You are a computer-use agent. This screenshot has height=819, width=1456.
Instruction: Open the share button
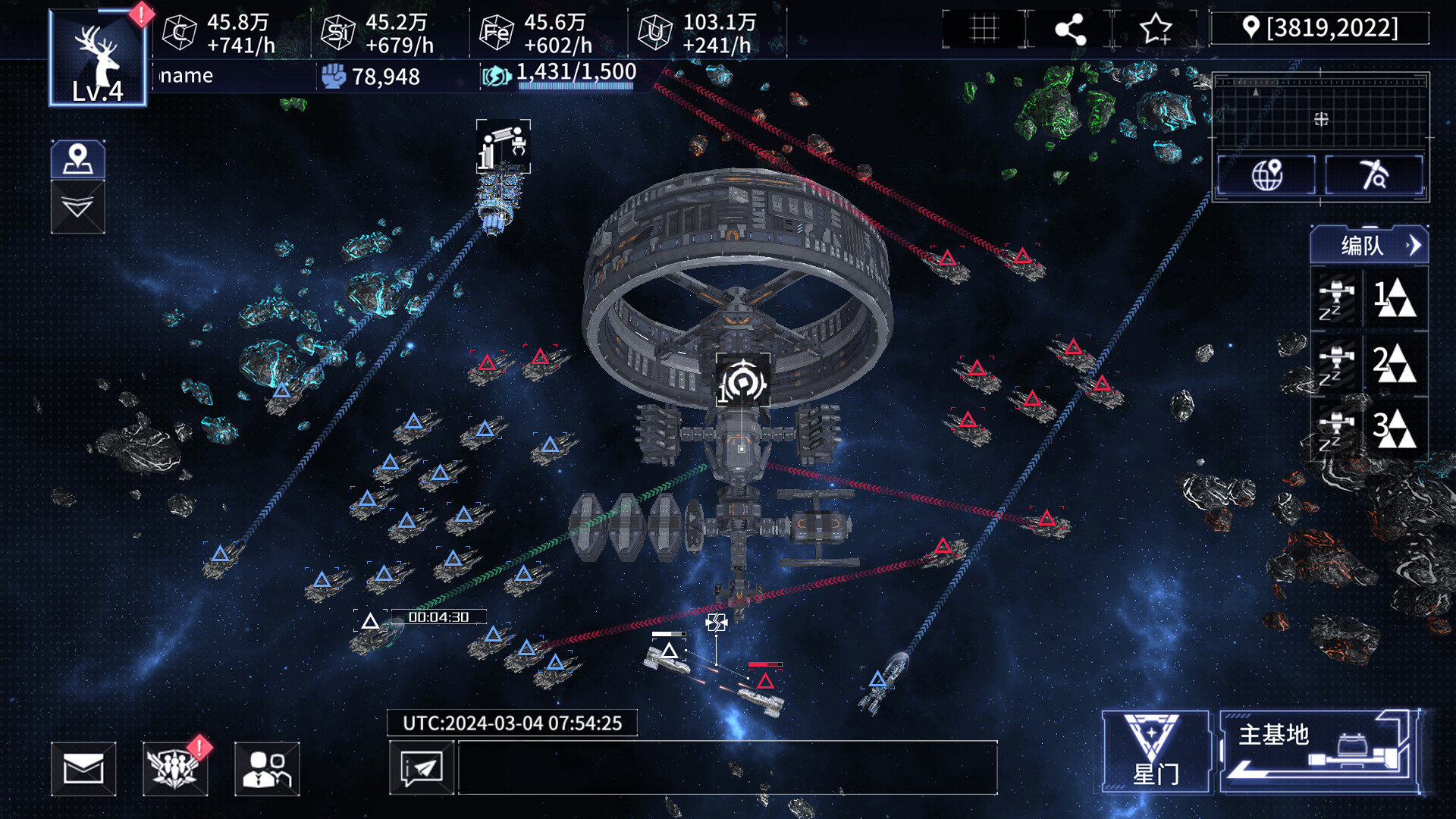tap(1070, 29)
